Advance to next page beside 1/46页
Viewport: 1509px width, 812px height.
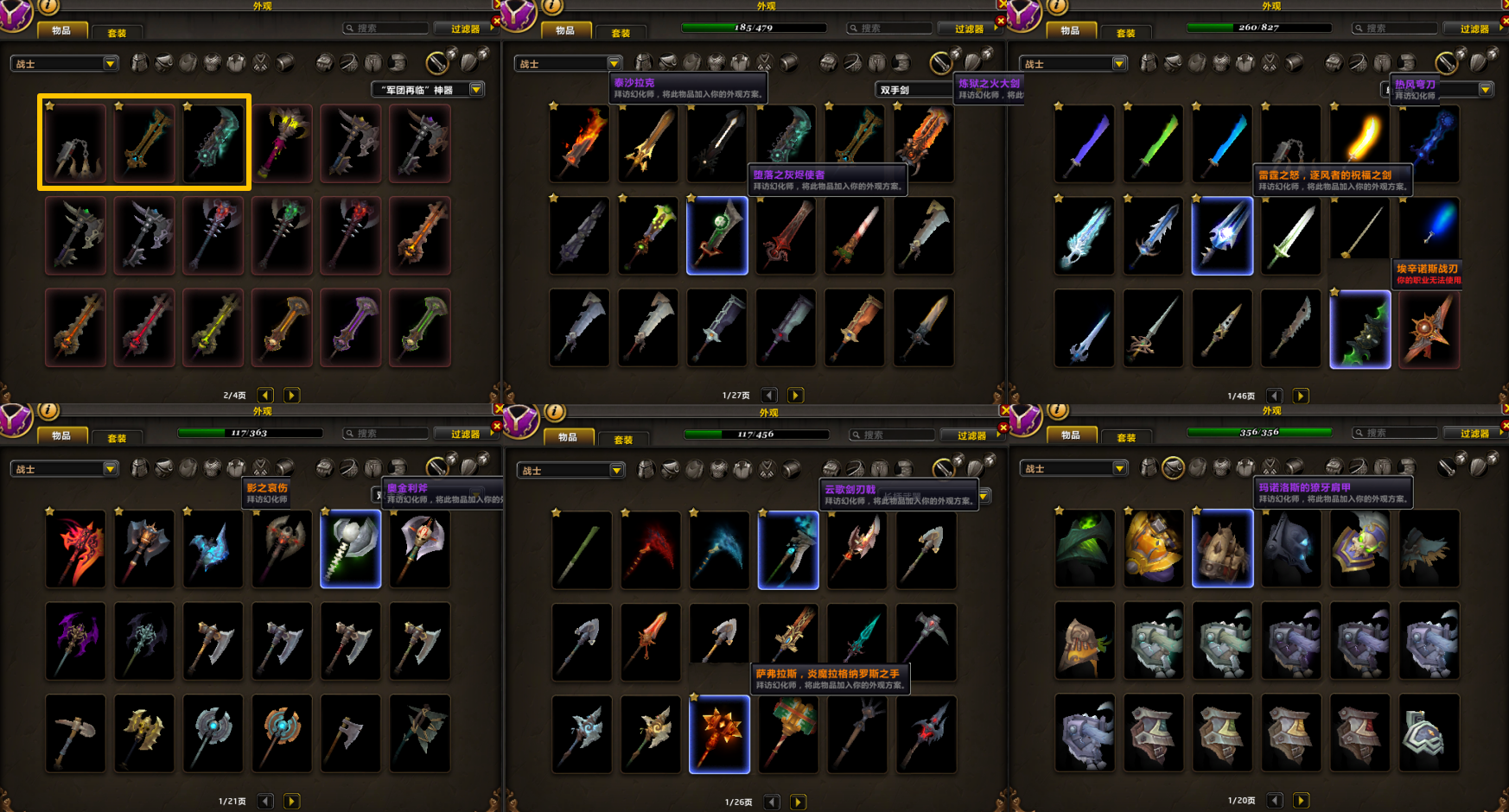1301,396
